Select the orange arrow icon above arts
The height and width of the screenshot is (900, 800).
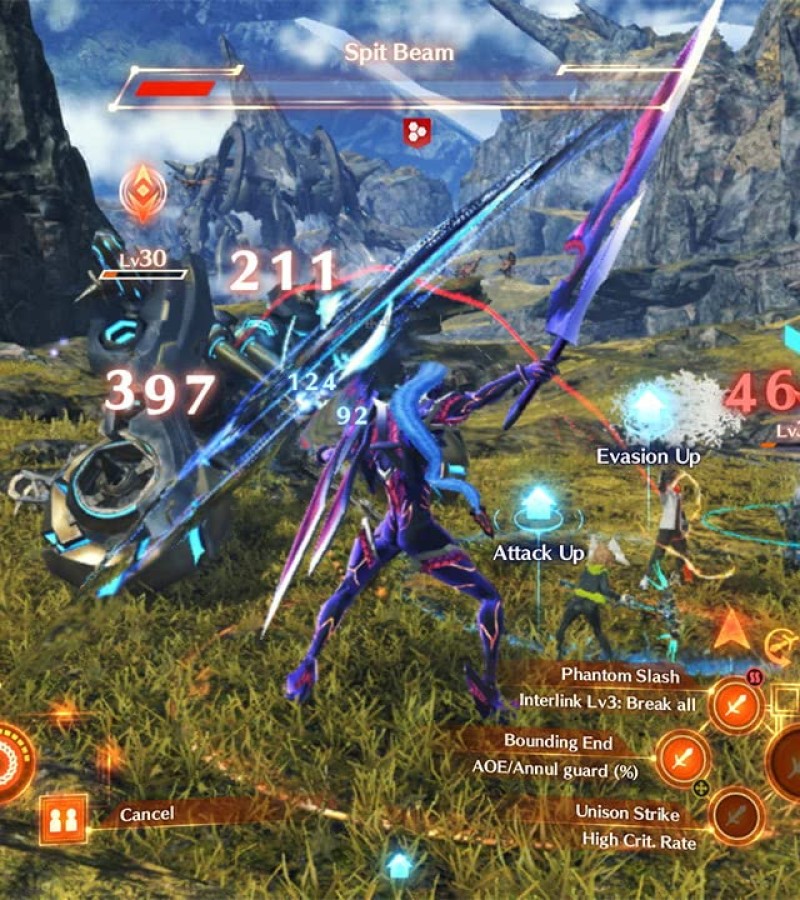point(733,629)
